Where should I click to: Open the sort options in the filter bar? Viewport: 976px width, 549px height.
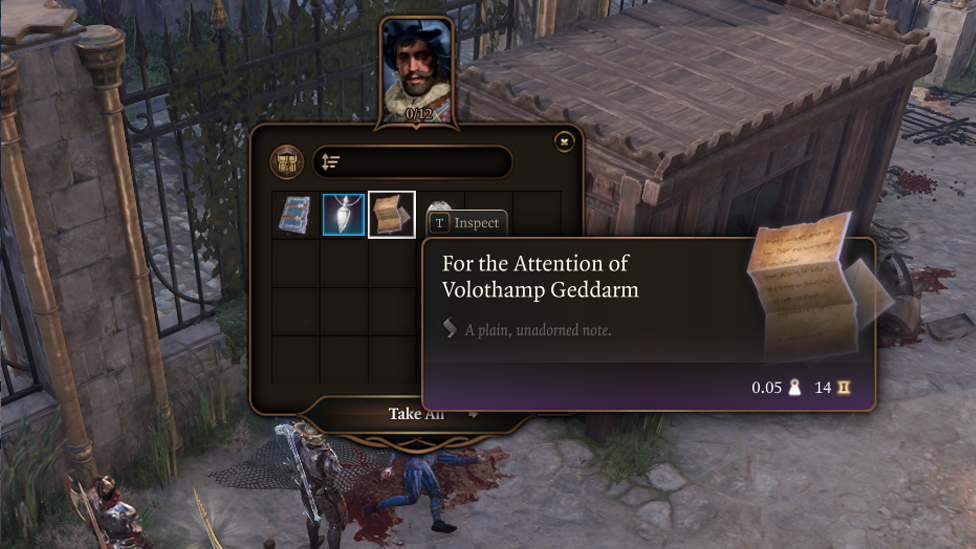[331, 162]
